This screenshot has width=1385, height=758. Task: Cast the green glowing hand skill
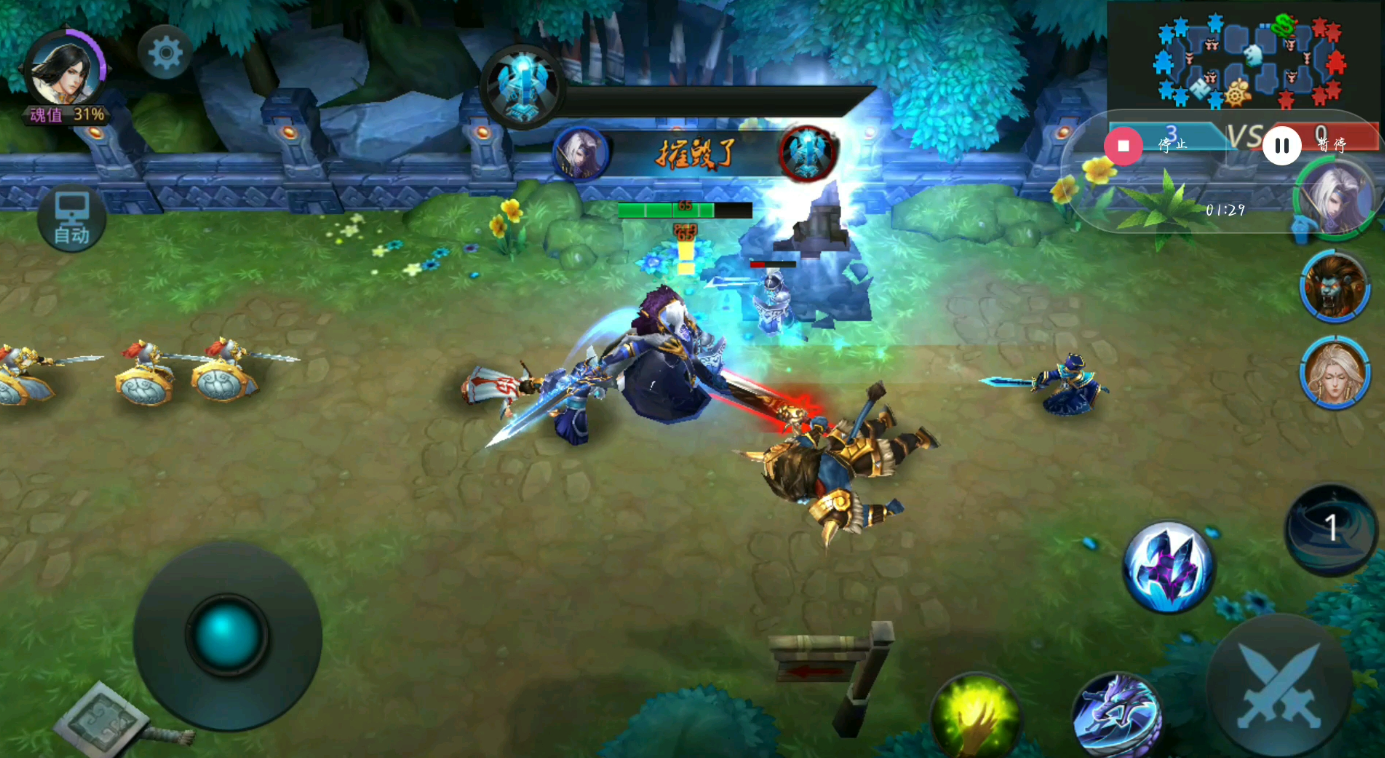coord(975,715)
